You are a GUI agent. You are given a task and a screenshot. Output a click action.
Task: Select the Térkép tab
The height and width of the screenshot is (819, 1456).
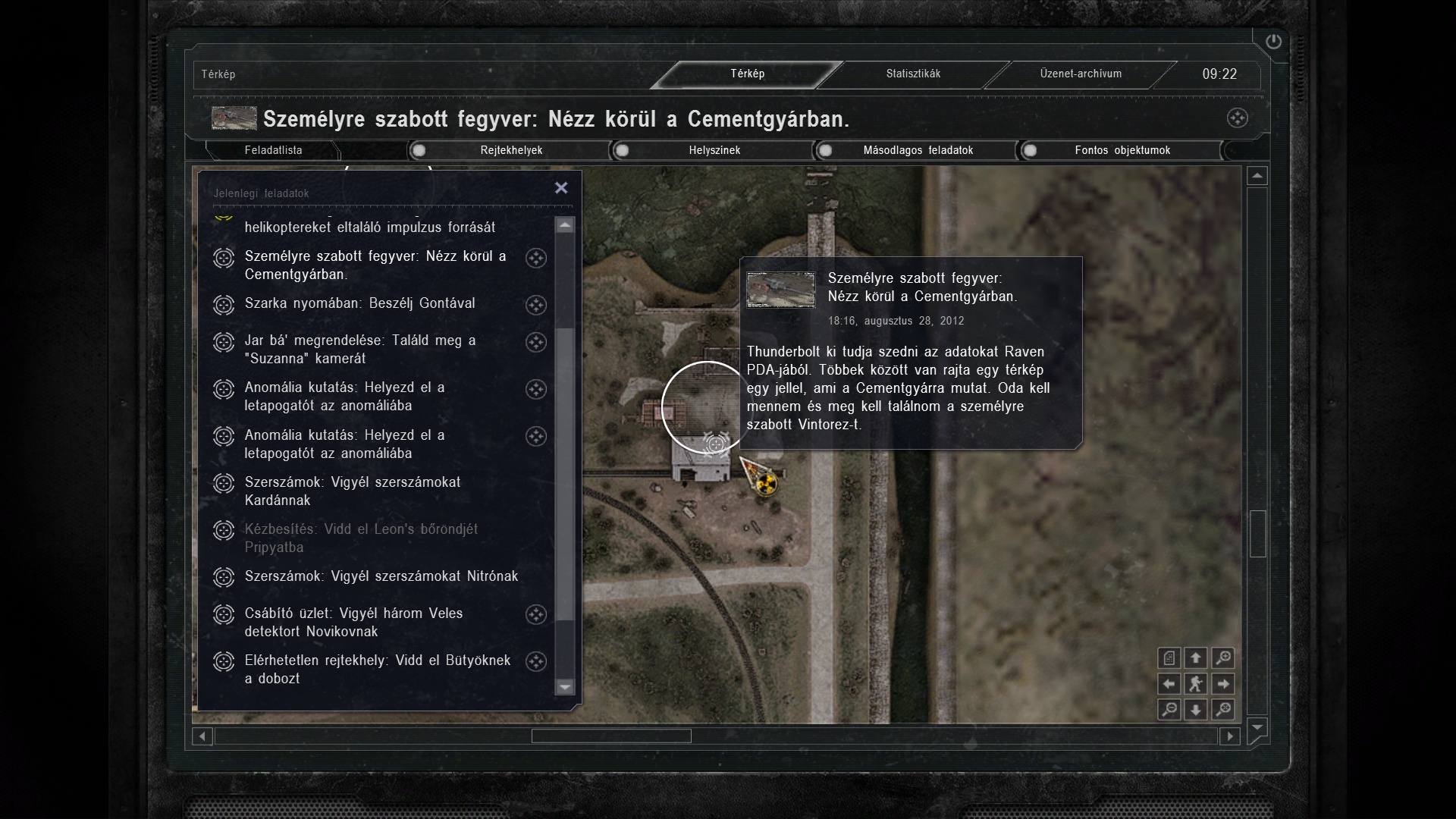pos(747,74)
